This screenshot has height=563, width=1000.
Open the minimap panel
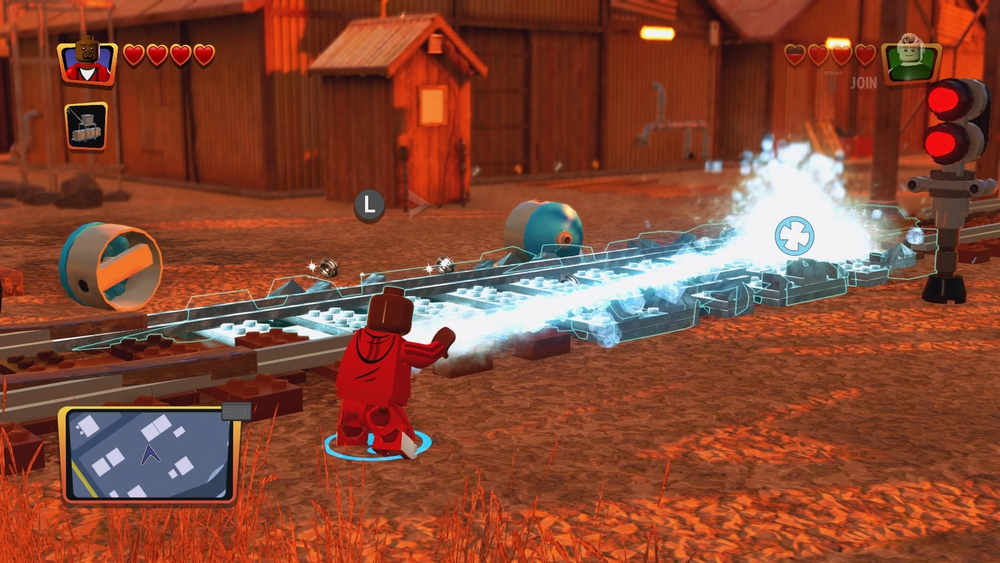click(148, 453)
